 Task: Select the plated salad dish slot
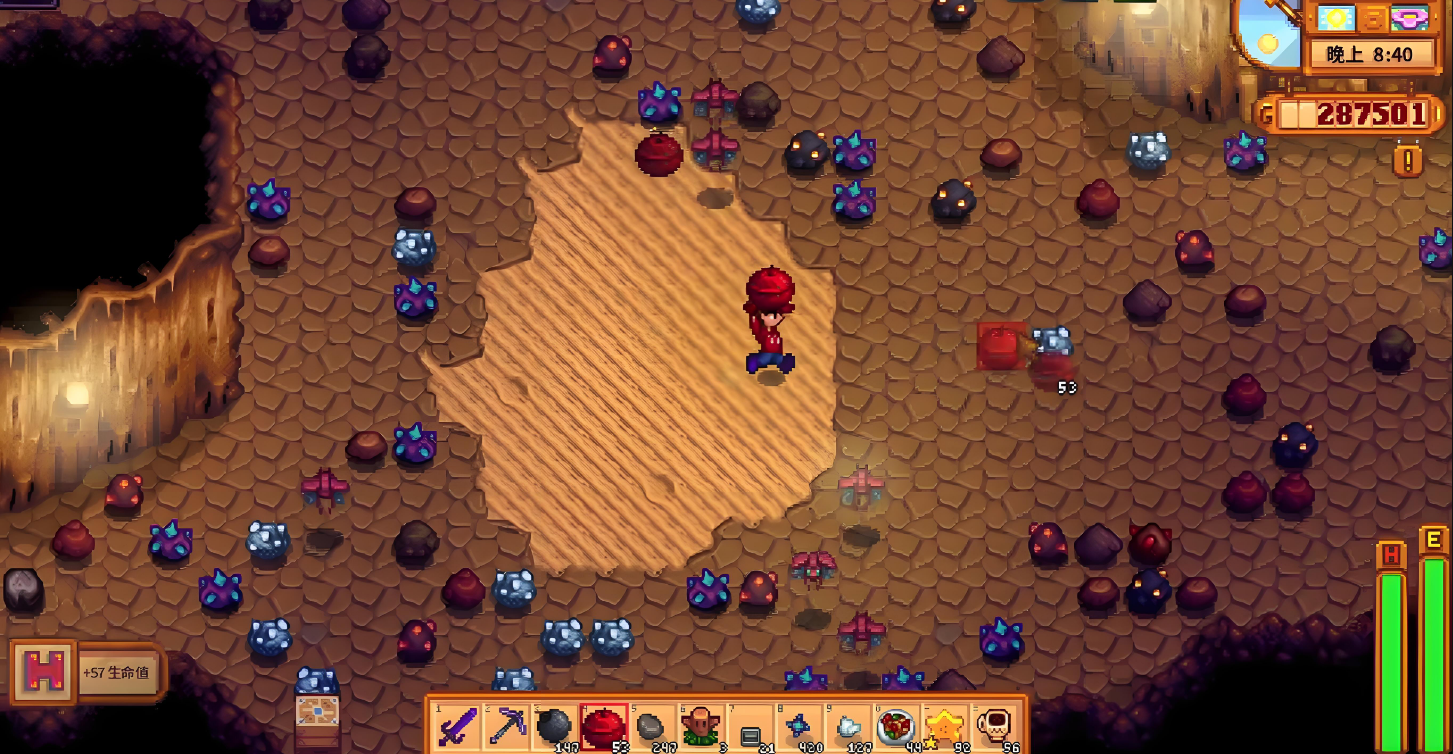pos(895,727)
